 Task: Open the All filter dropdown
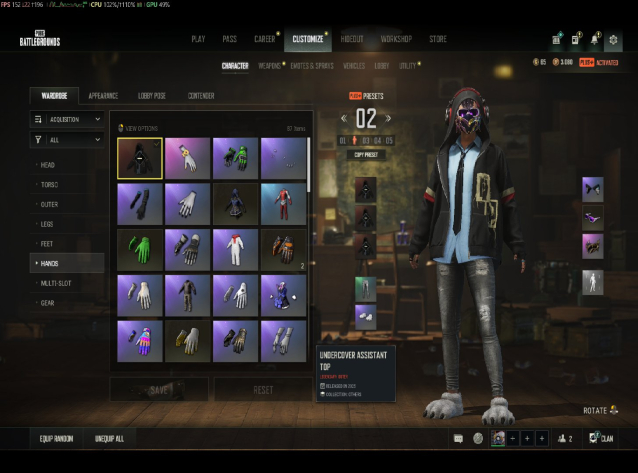click(67, 141)
